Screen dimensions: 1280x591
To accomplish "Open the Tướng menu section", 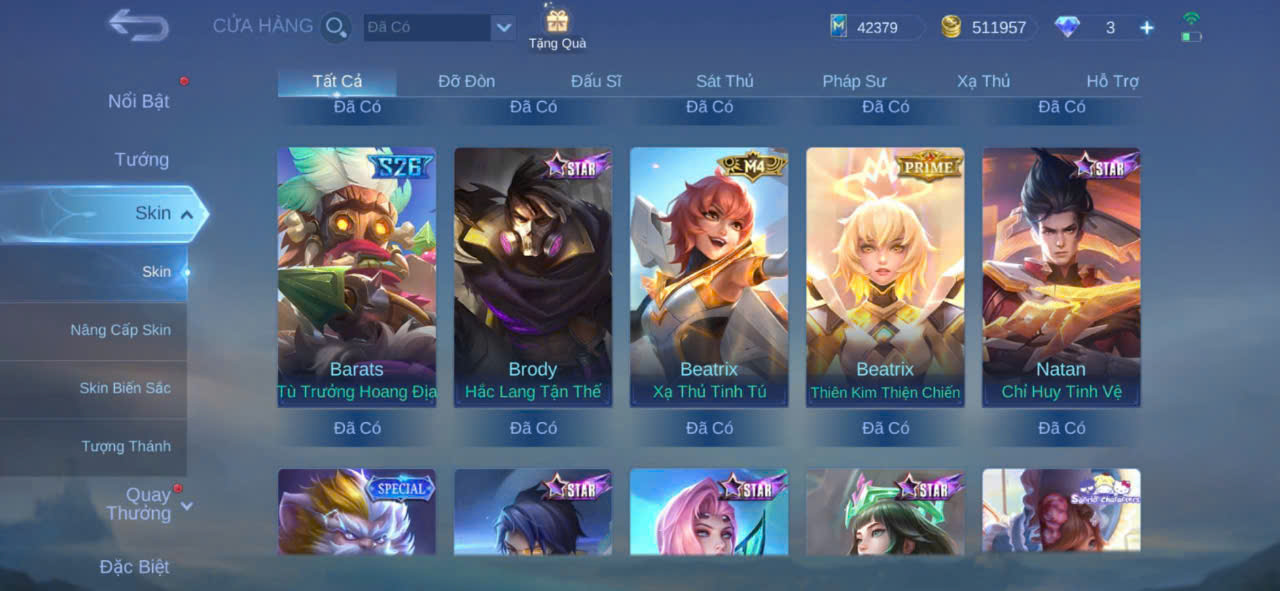I will pos(141,159).
